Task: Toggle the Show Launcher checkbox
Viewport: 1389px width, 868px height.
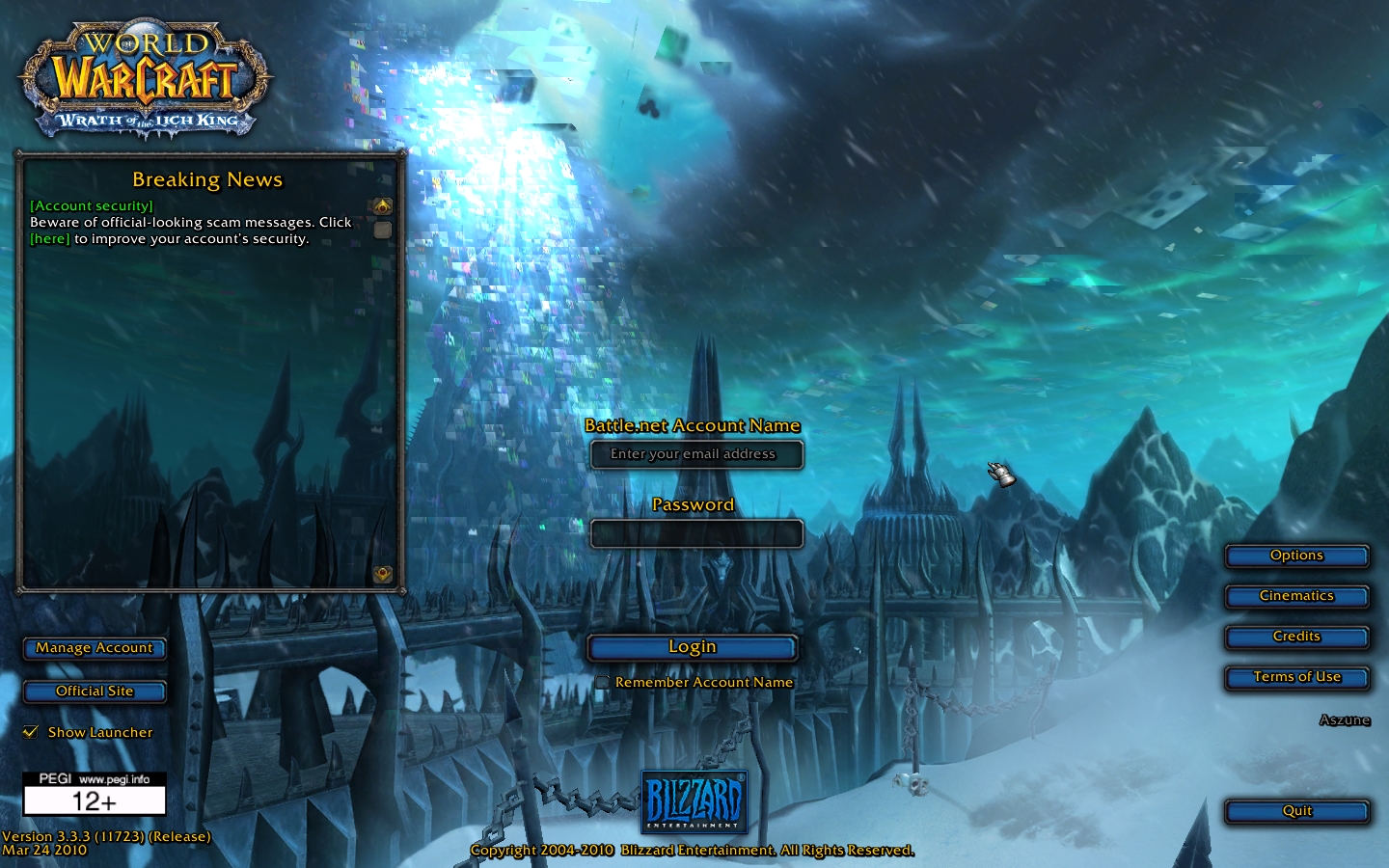Action: pos(31,732)
